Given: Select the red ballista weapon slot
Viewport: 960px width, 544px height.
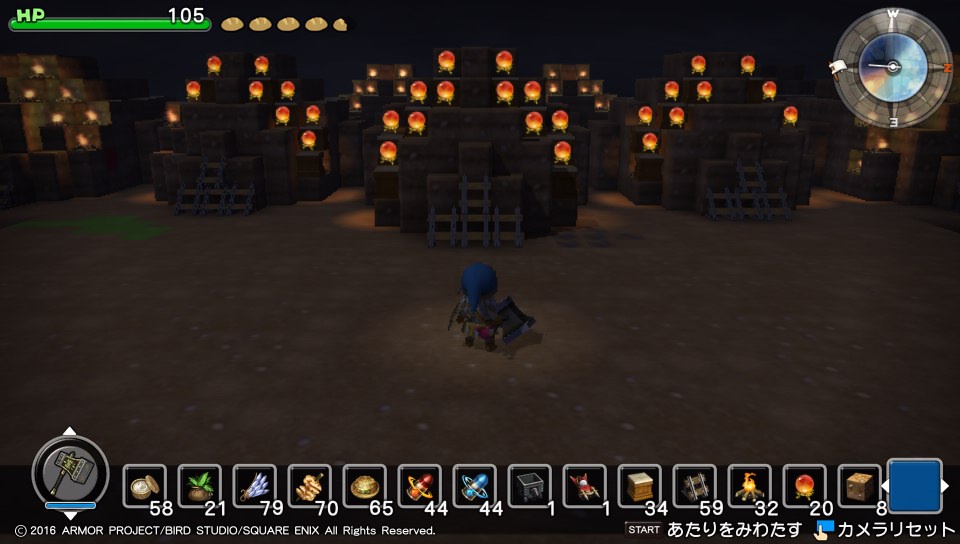Looking at the screenshot, I should pos(585,487).
